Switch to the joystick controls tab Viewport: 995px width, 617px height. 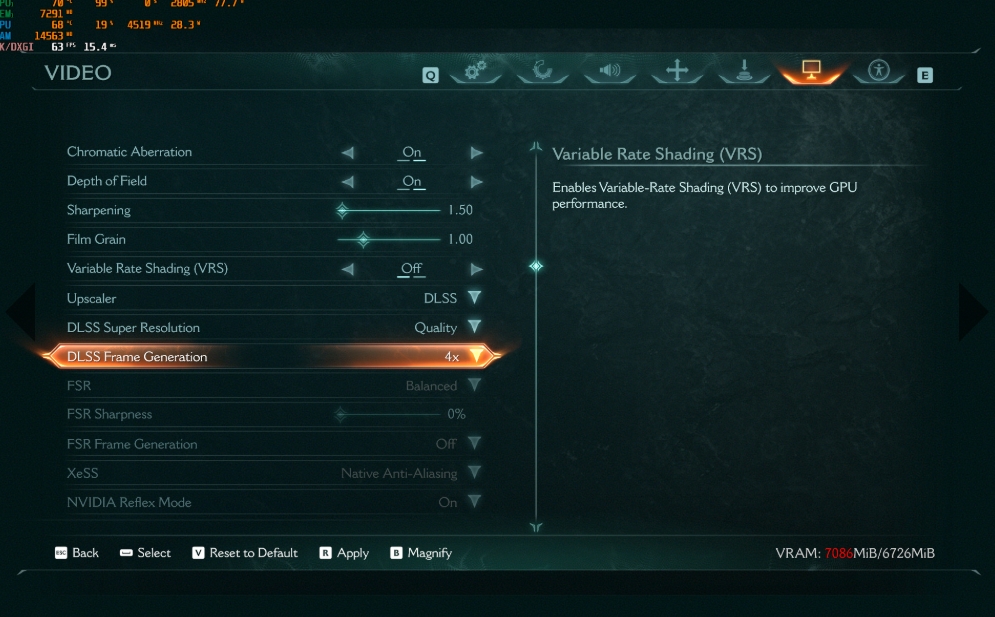pos(744,71)
